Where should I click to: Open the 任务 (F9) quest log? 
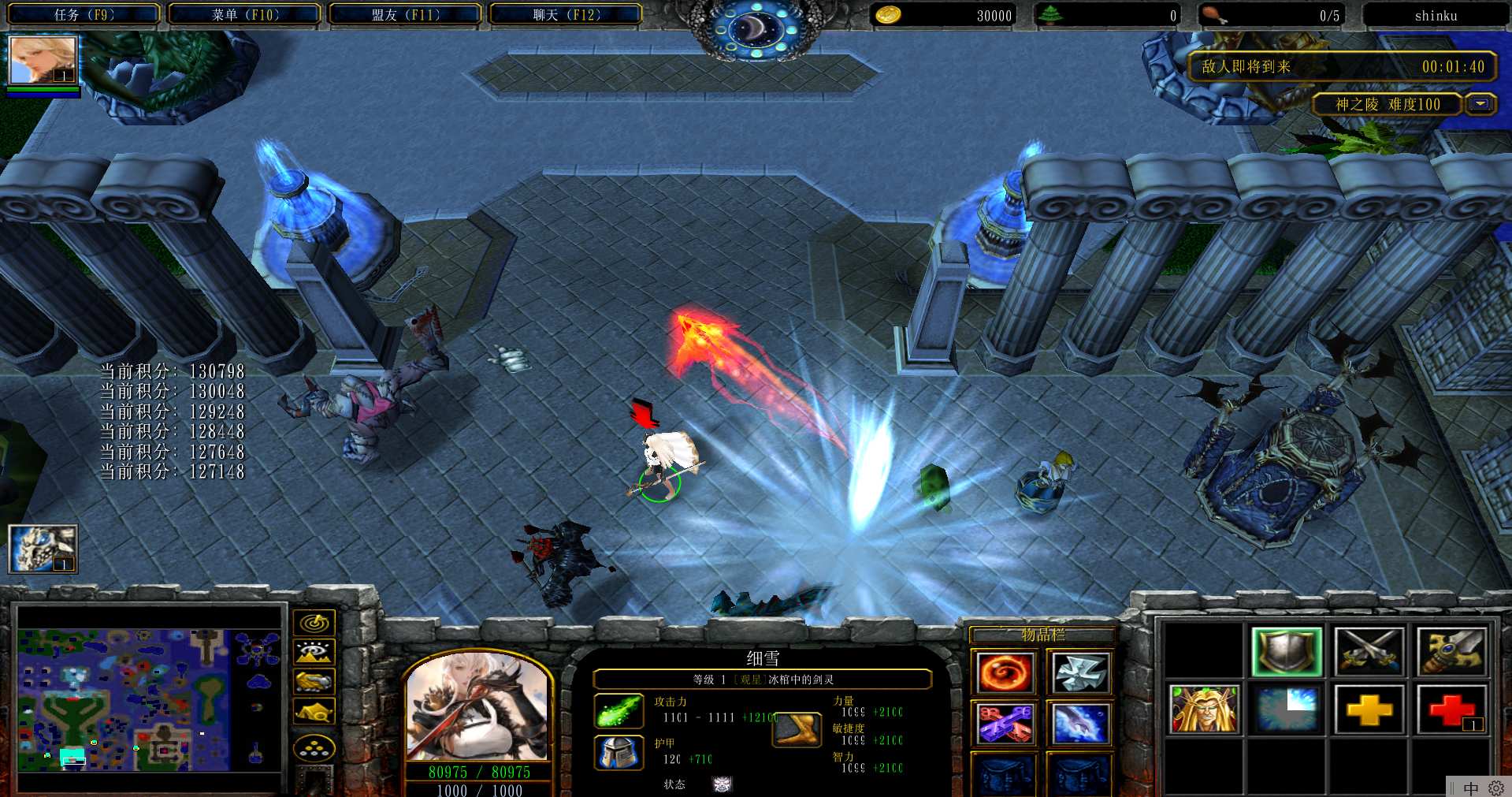84,15
